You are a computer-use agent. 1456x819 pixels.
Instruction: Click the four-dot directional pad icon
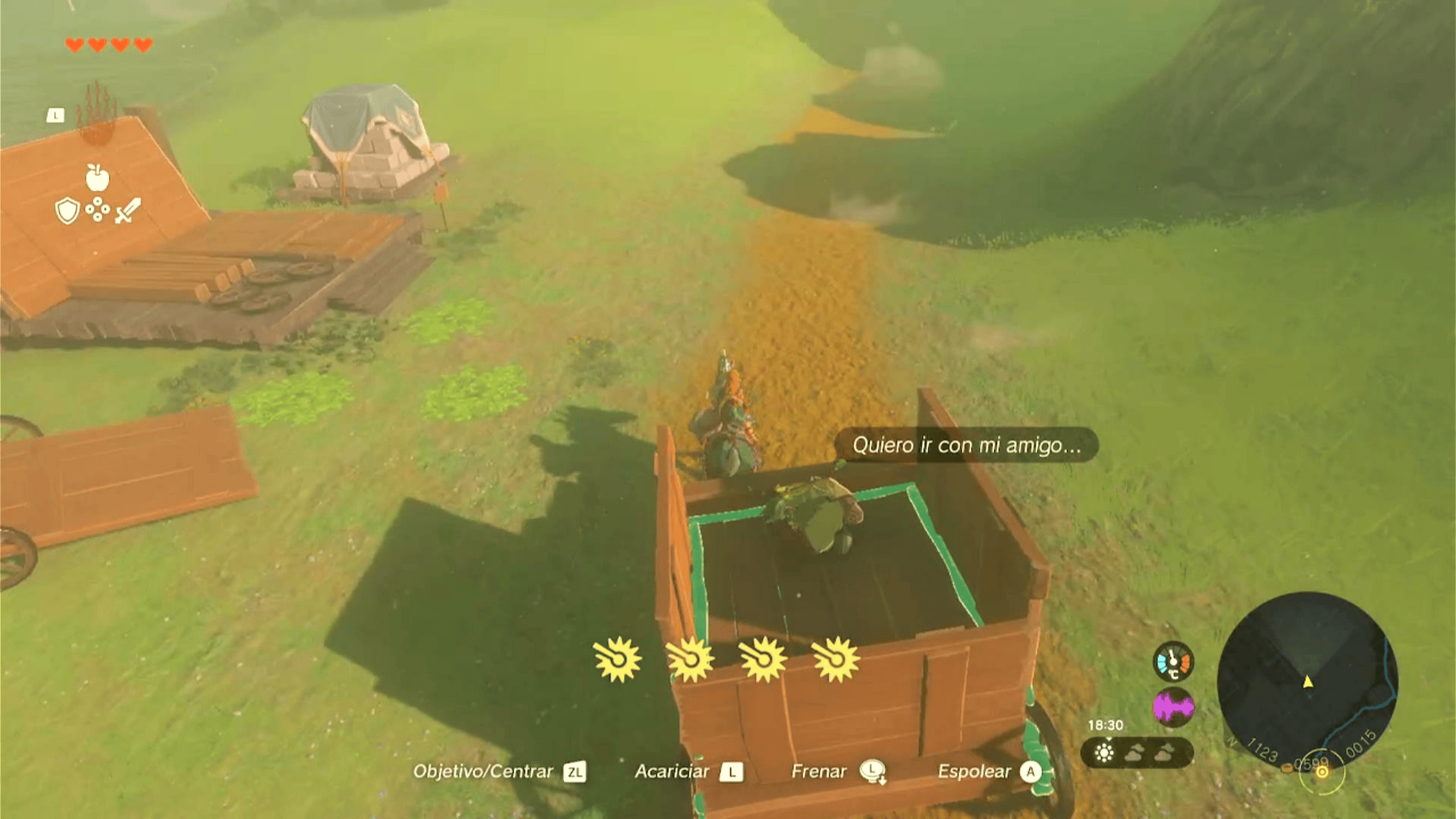coord(97,209)
